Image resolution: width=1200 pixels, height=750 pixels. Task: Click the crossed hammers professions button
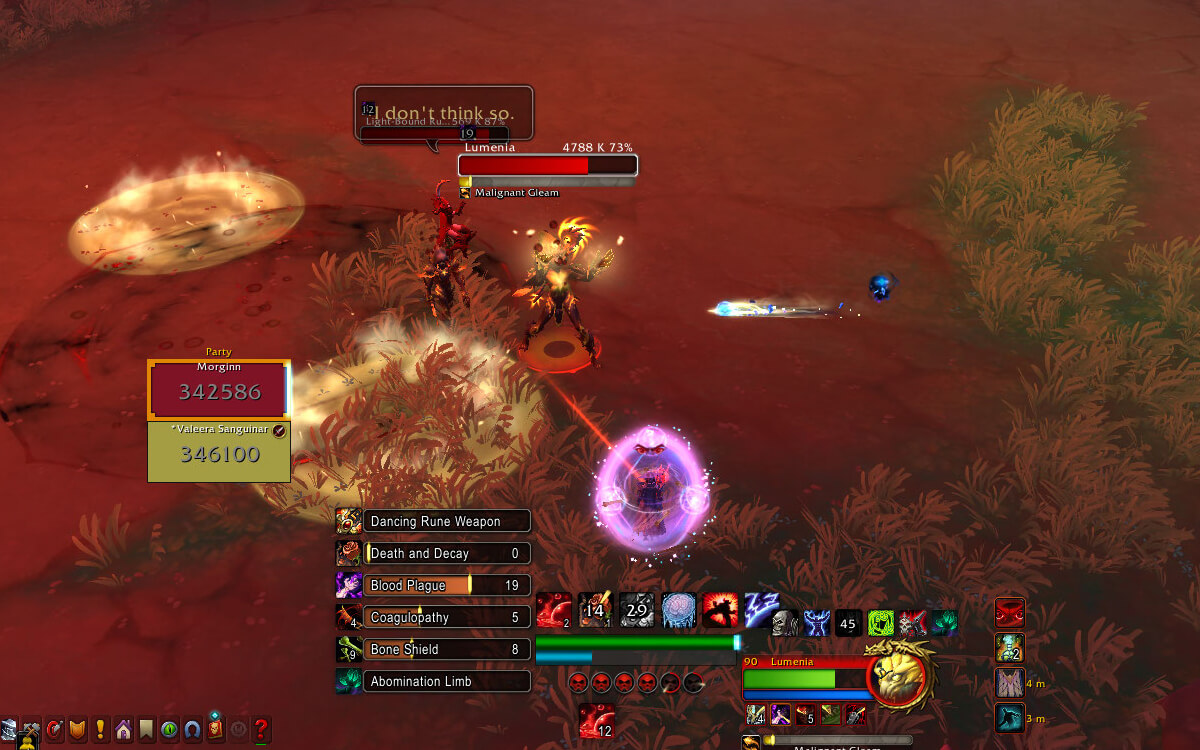[31, 729]
